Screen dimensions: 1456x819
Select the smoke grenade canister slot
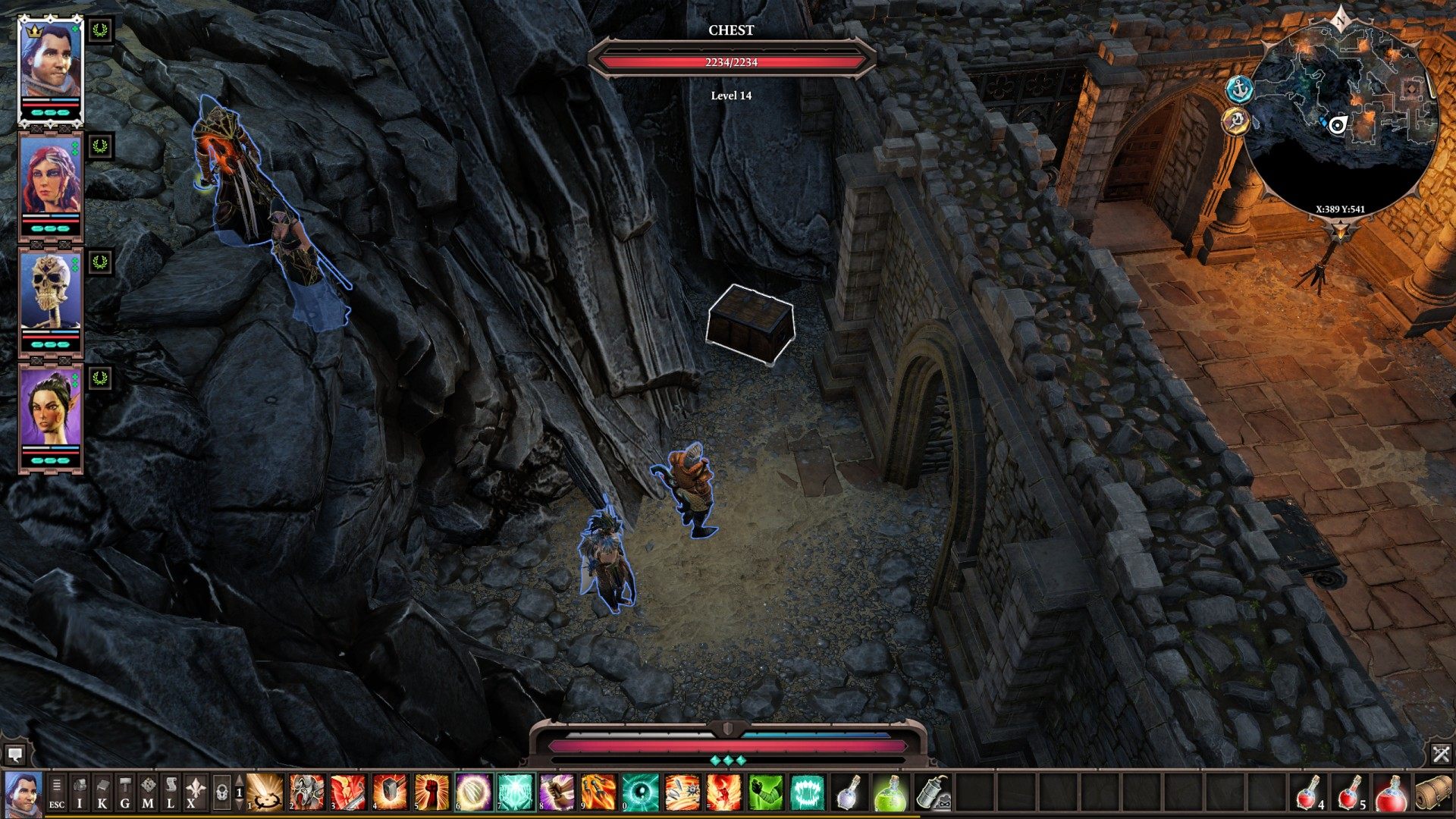932,792
